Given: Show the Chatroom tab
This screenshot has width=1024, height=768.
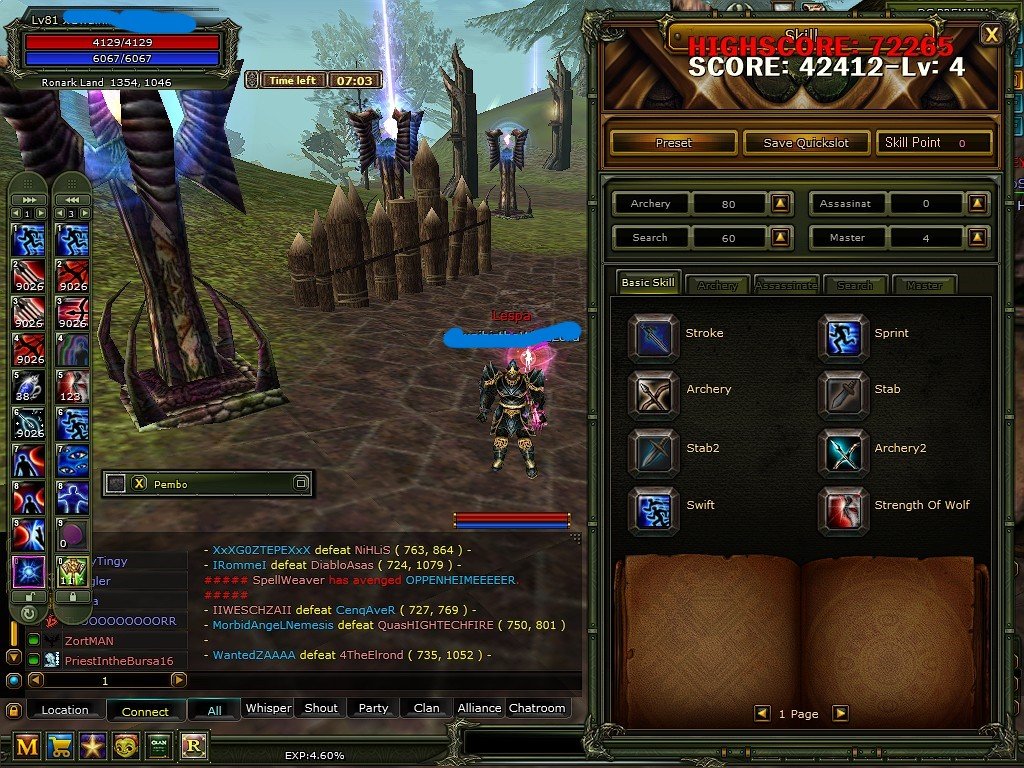Looking at the screenshot, I should pos(537,708).
